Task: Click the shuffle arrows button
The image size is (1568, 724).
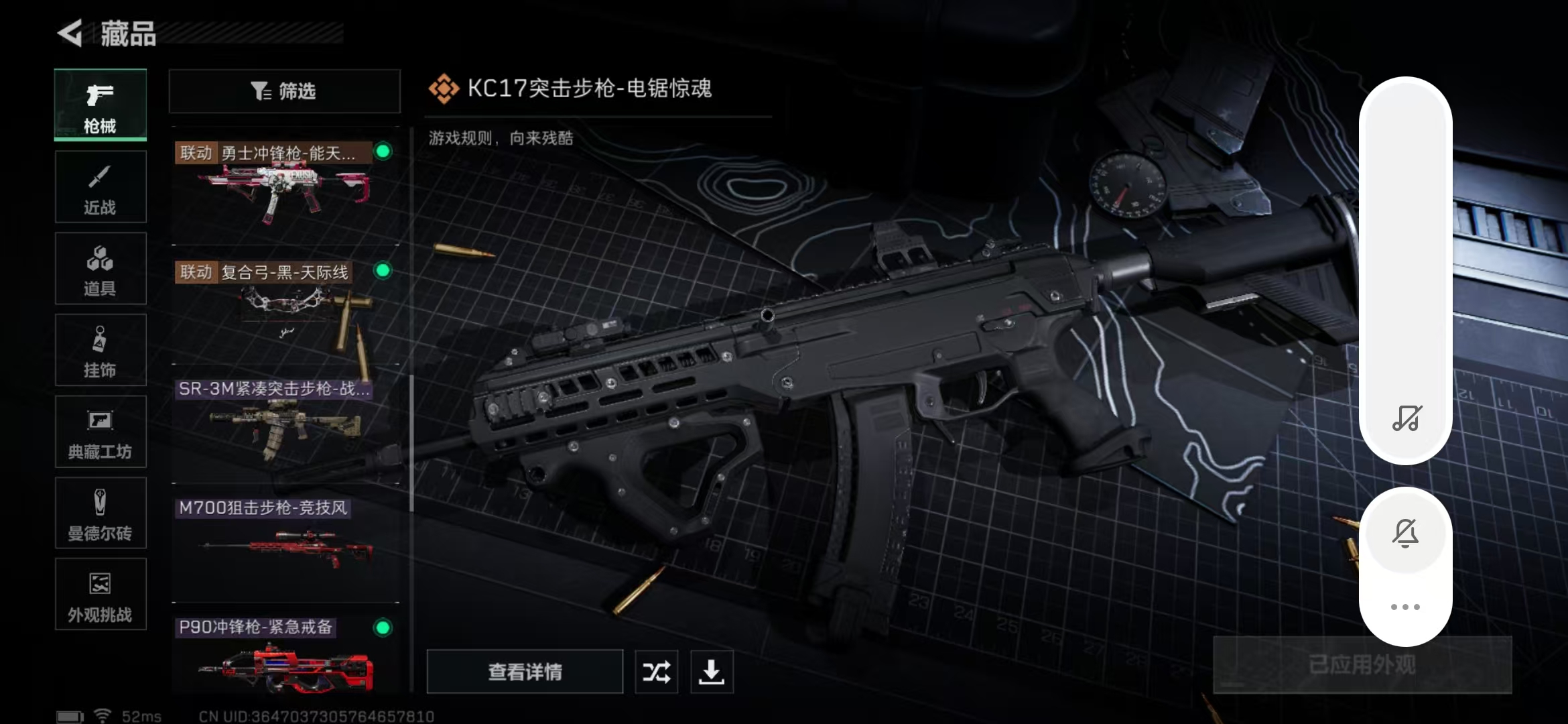Action: tap(656, 672)
